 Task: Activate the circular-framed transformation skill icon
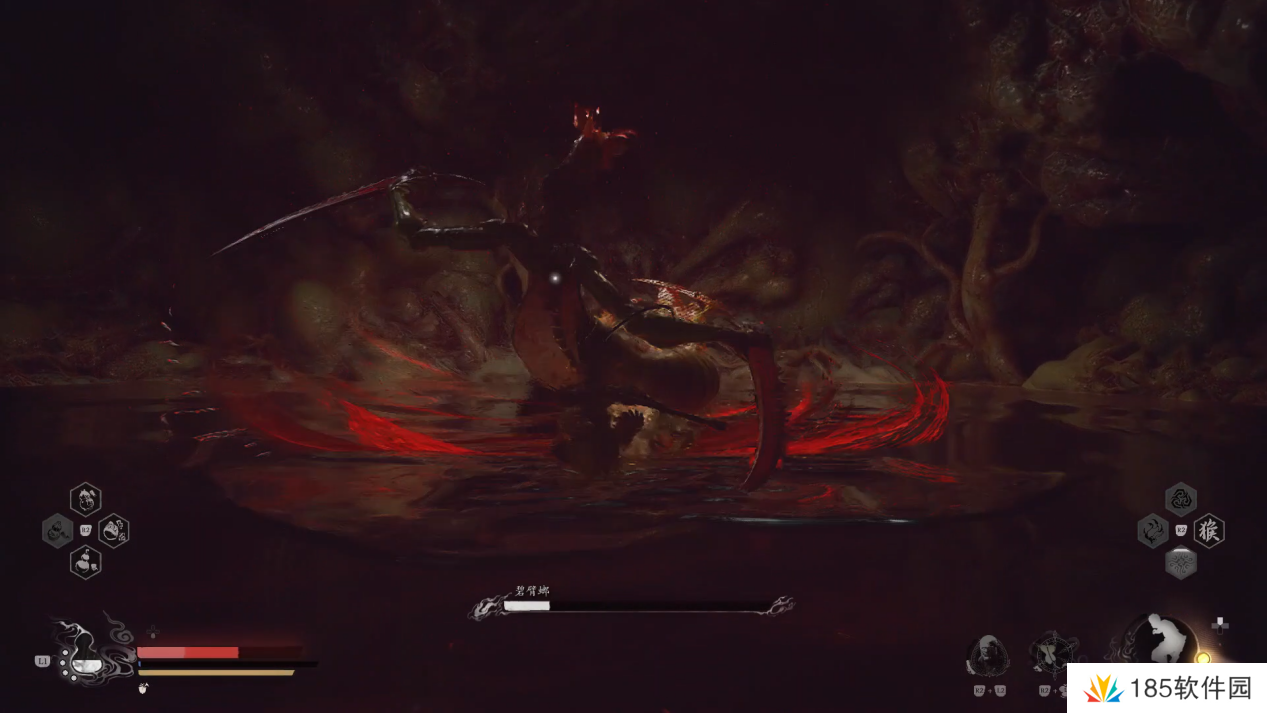[x=1053, y=654]
